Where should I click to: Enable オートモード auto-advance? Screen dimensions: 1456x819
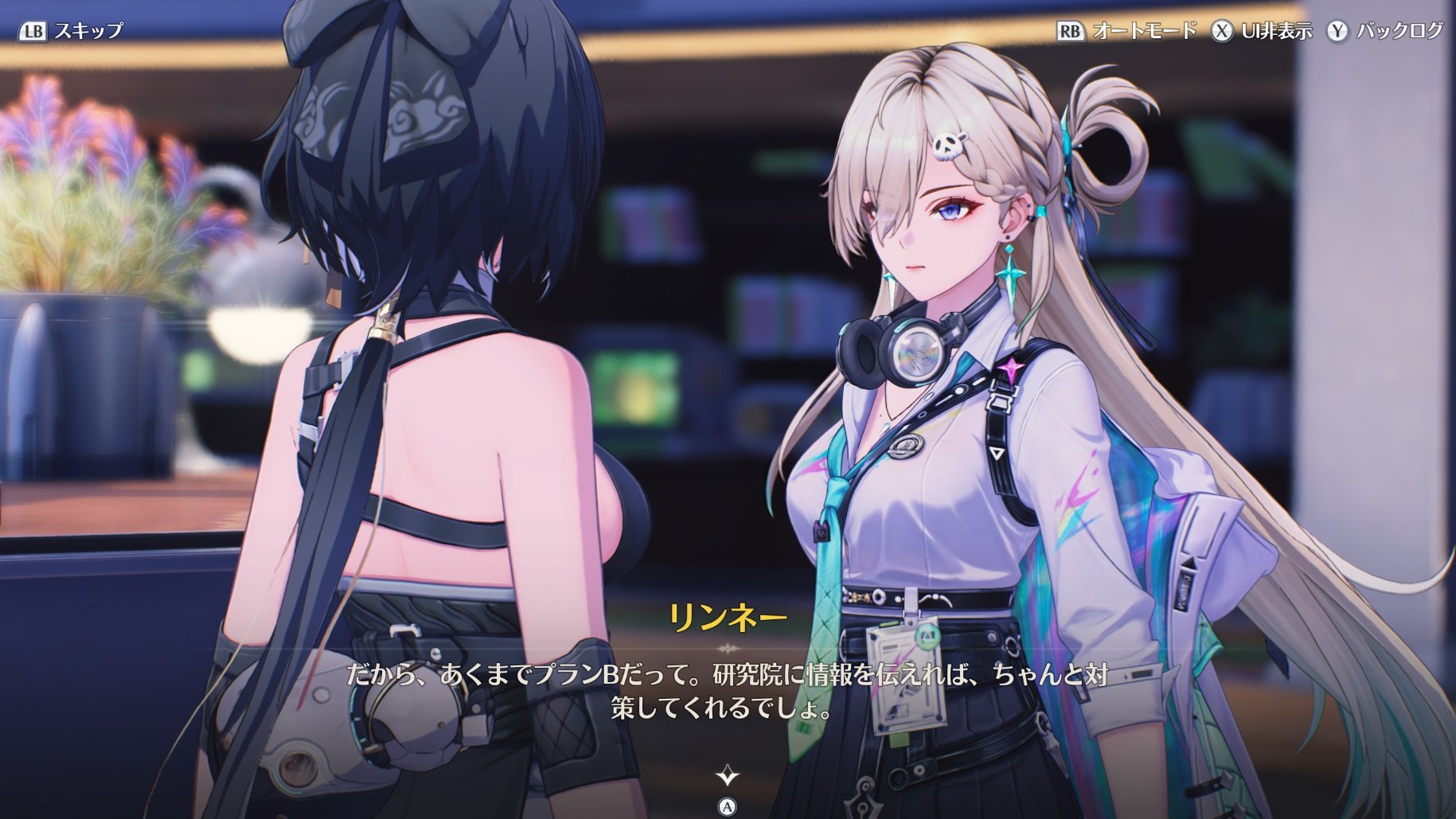coord(1127,31)
